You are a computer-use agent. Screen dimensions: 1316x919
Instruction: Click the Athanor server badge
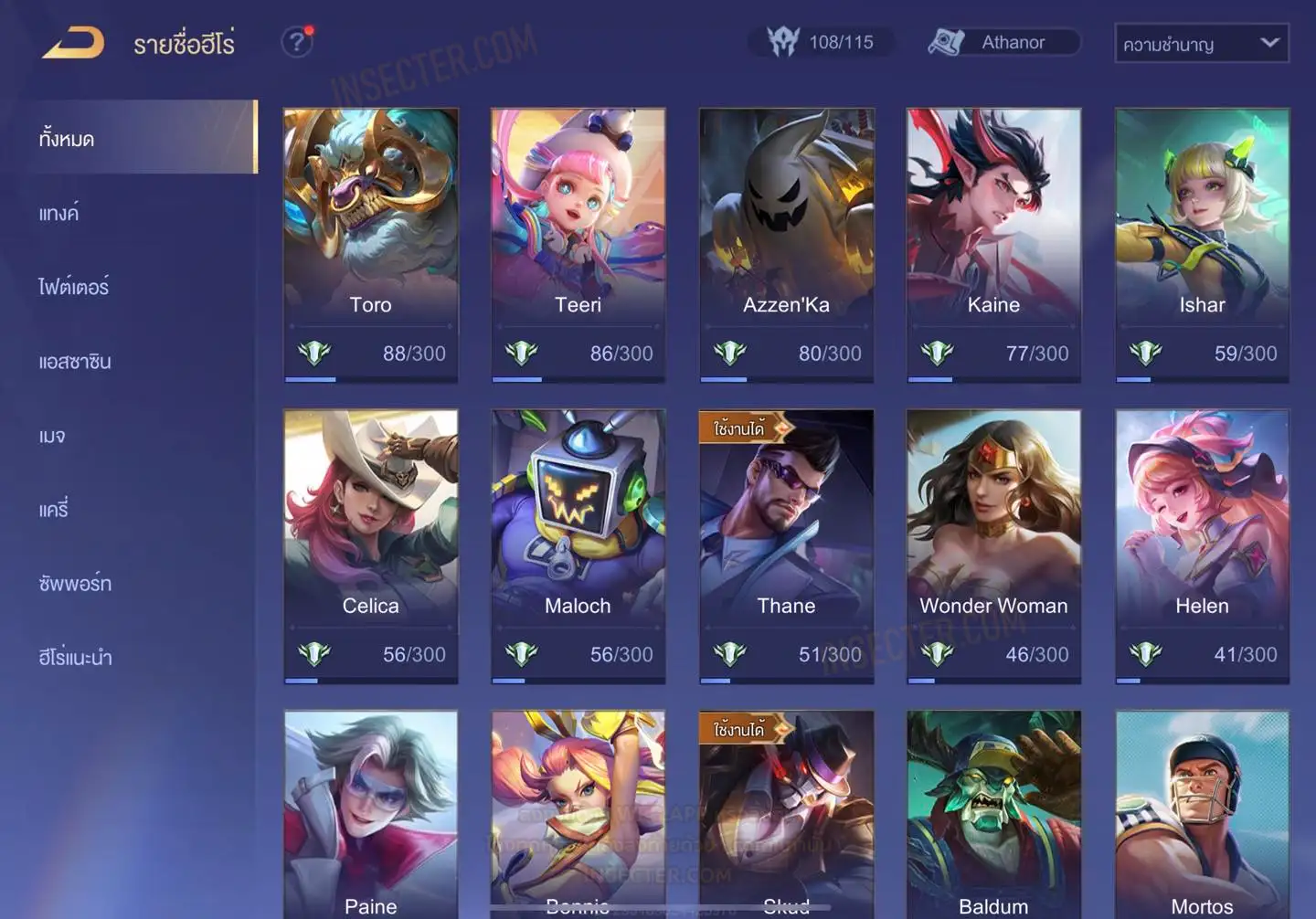click(x=1003, y=42)
